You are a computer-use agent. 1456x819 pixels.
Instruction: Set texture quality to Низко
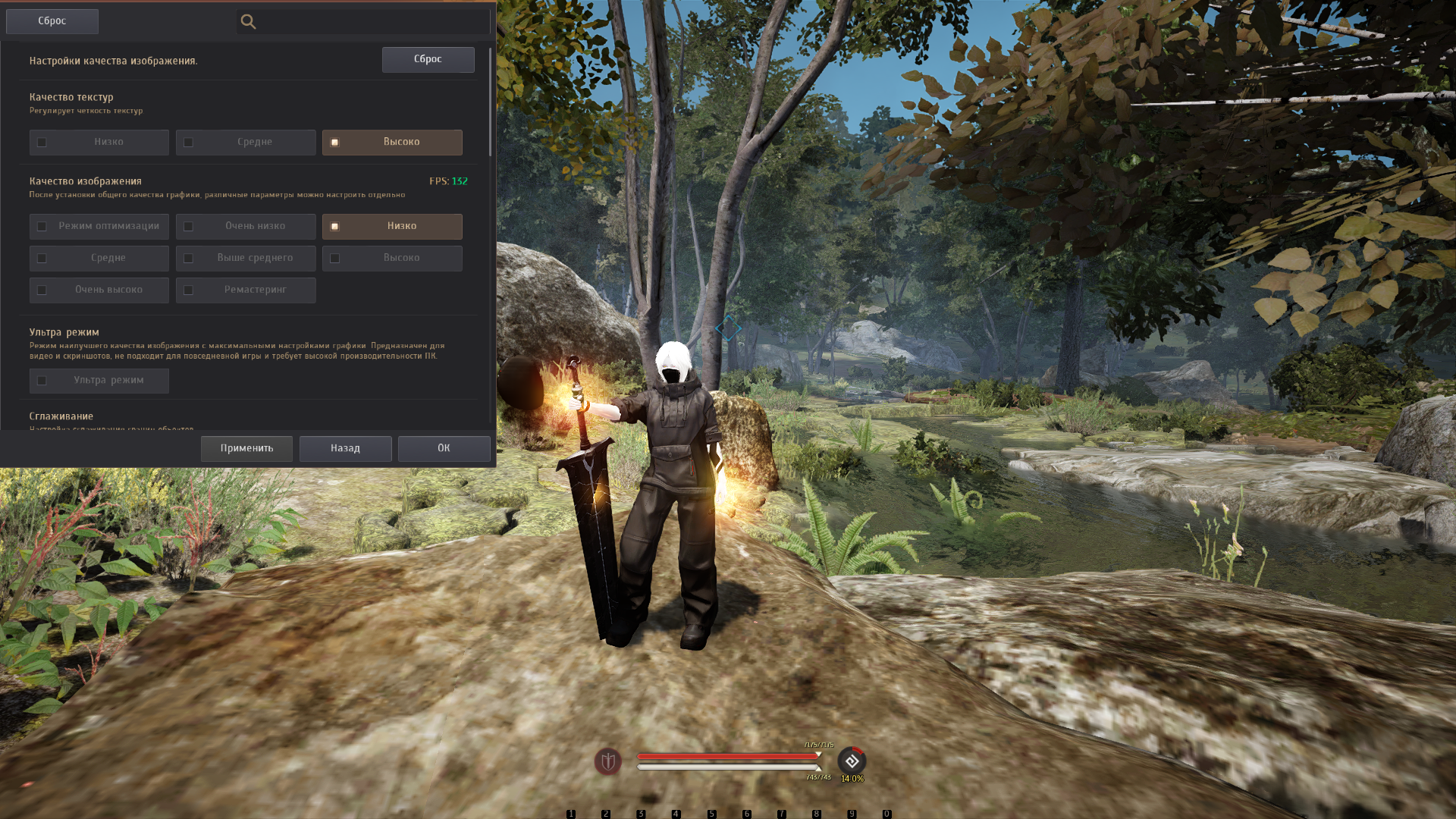coord(99,143)
